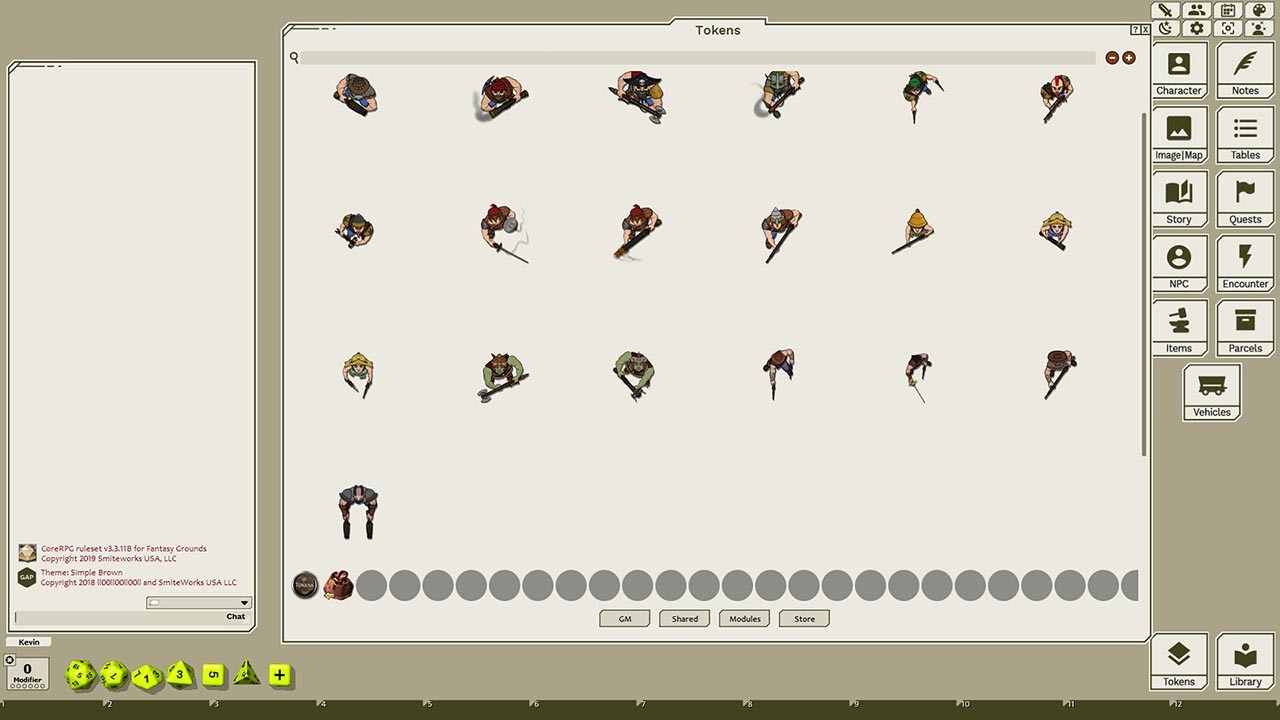1280x720 pixels.
Task: Open settings with the gear icon
Action: tap(1196, 28)
